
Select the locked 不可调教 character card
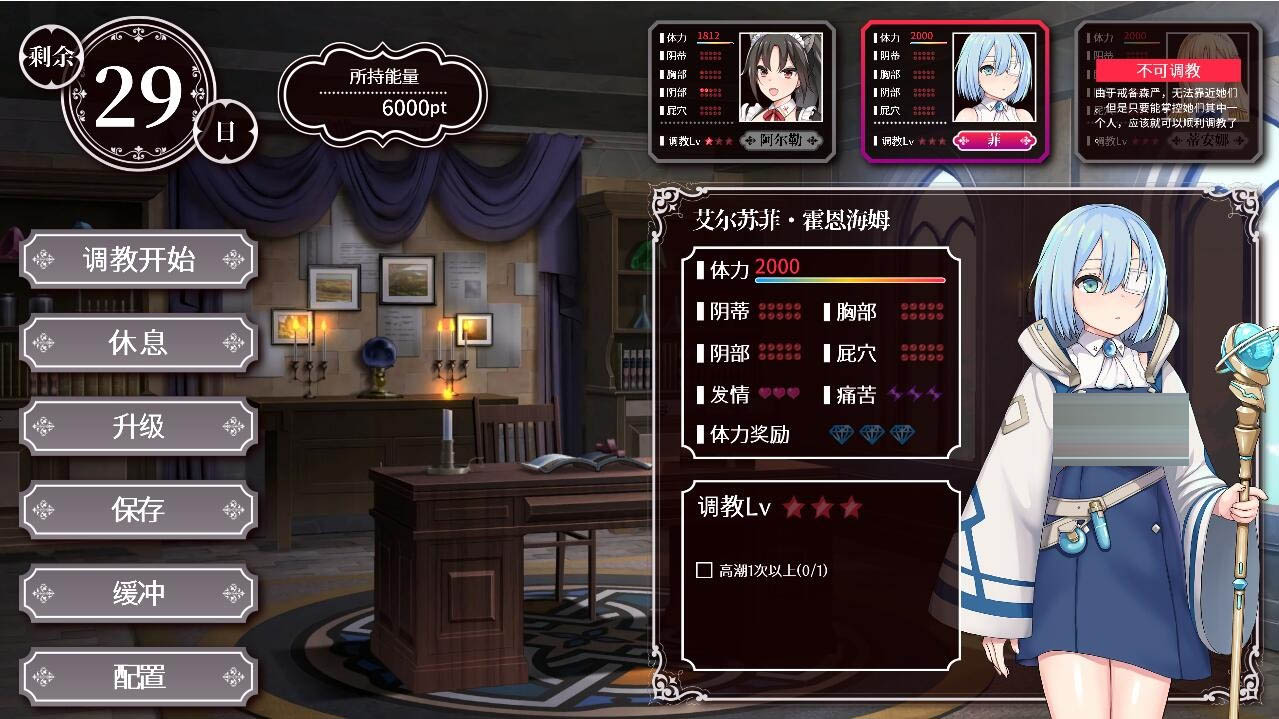click(x=1167, y=91)
